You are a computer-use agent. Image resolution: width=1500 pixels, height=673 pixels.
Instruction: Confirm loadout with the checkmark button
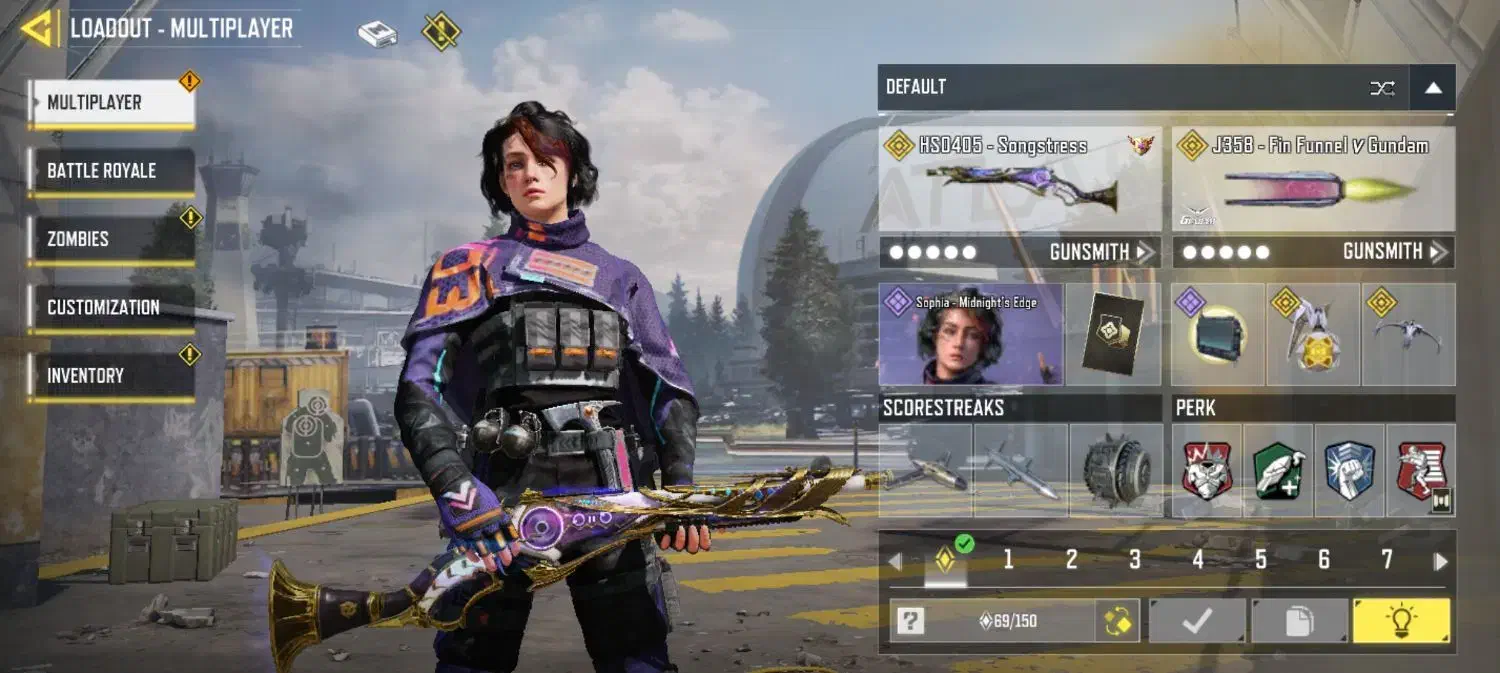(x=1197, y=621)
